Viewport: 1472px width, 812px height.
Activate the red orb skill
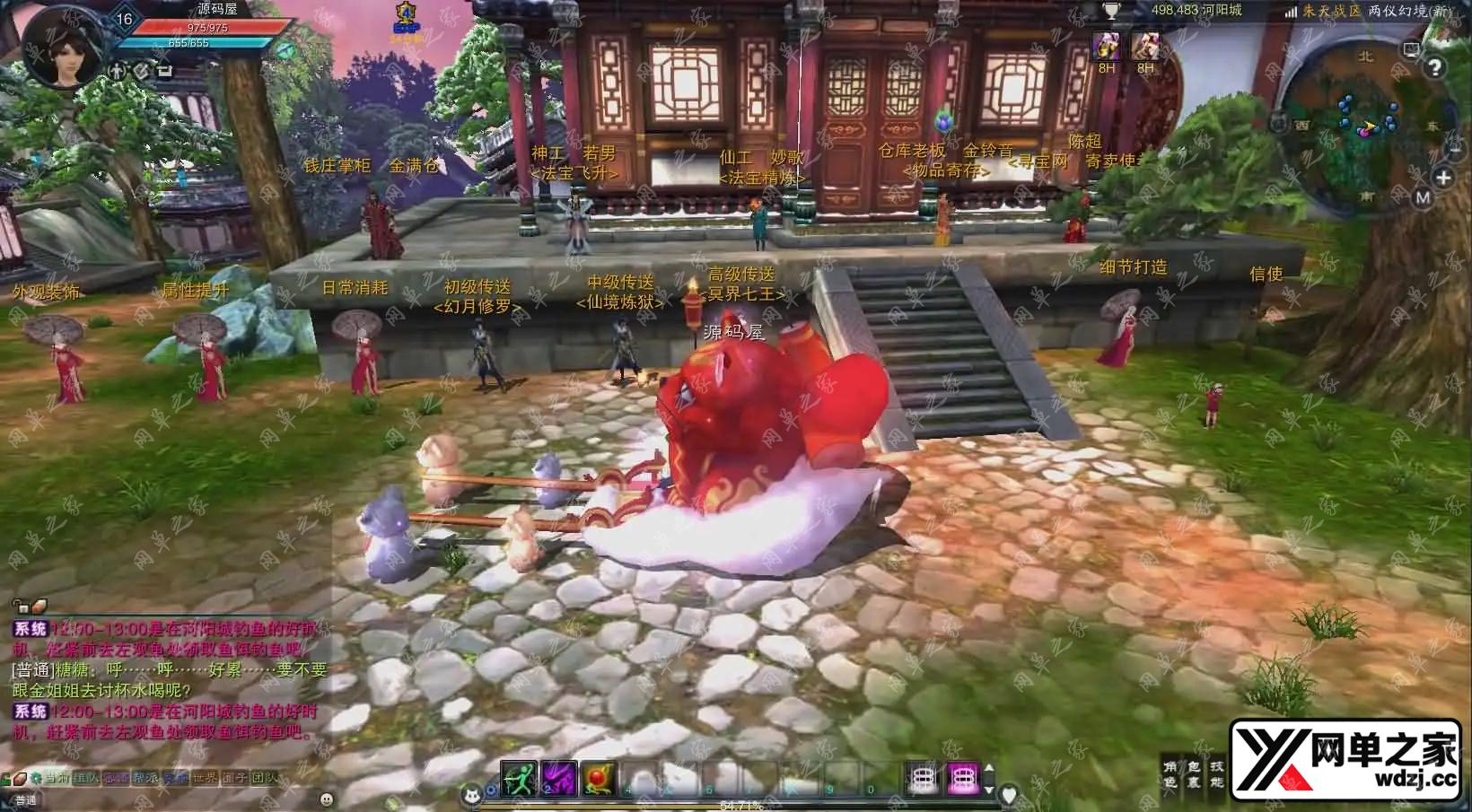pos(598,778)
